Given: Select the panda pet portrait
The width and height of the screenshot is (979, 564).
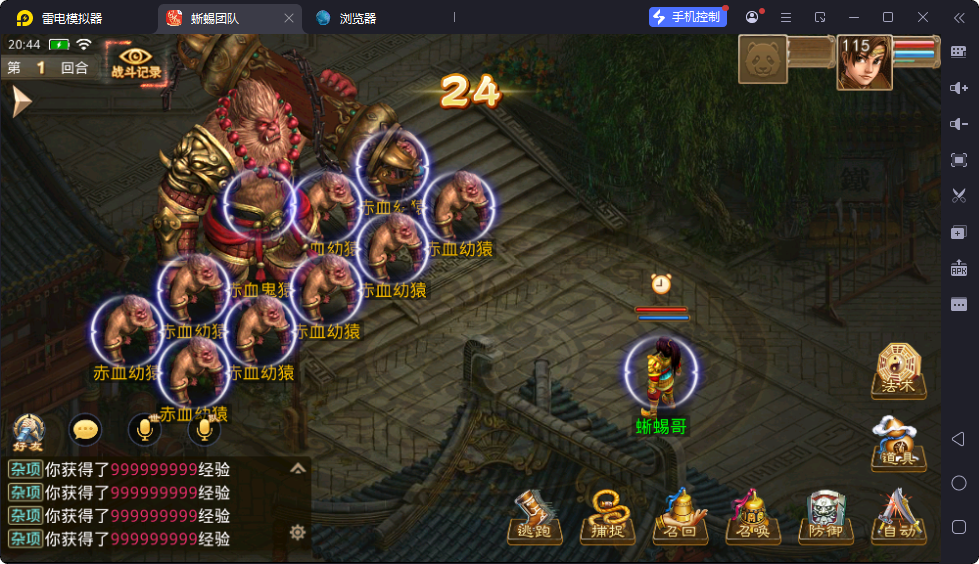Looking at the screenshot, I should point(763,60).
